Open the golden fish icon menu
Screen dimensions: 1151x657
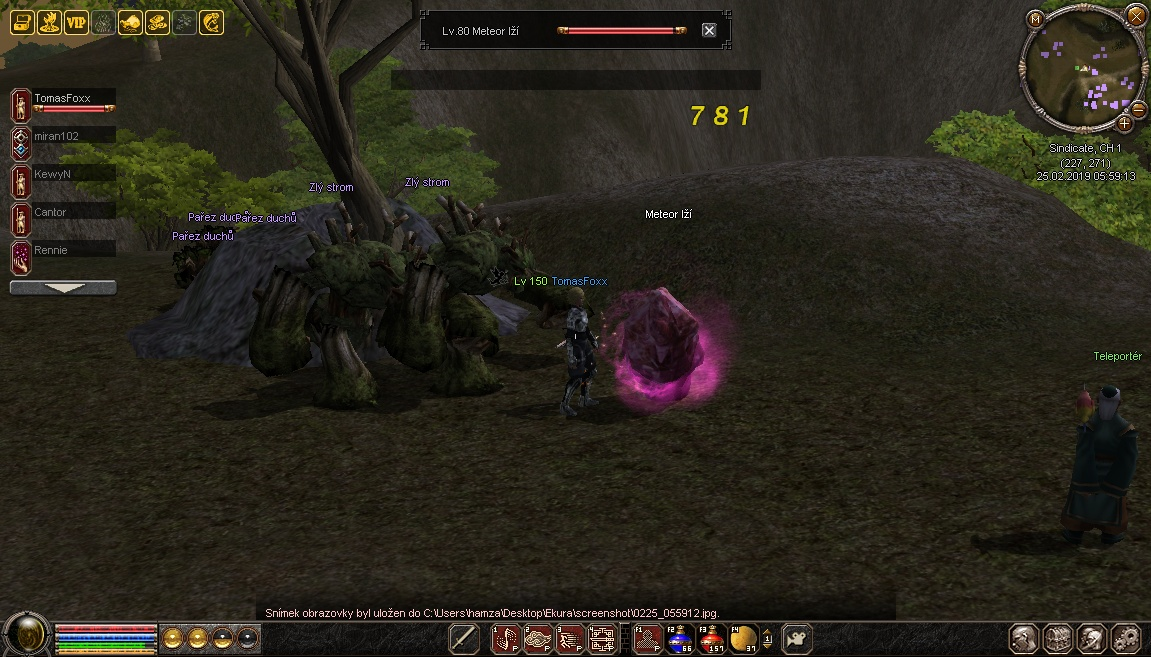(211, 22)
